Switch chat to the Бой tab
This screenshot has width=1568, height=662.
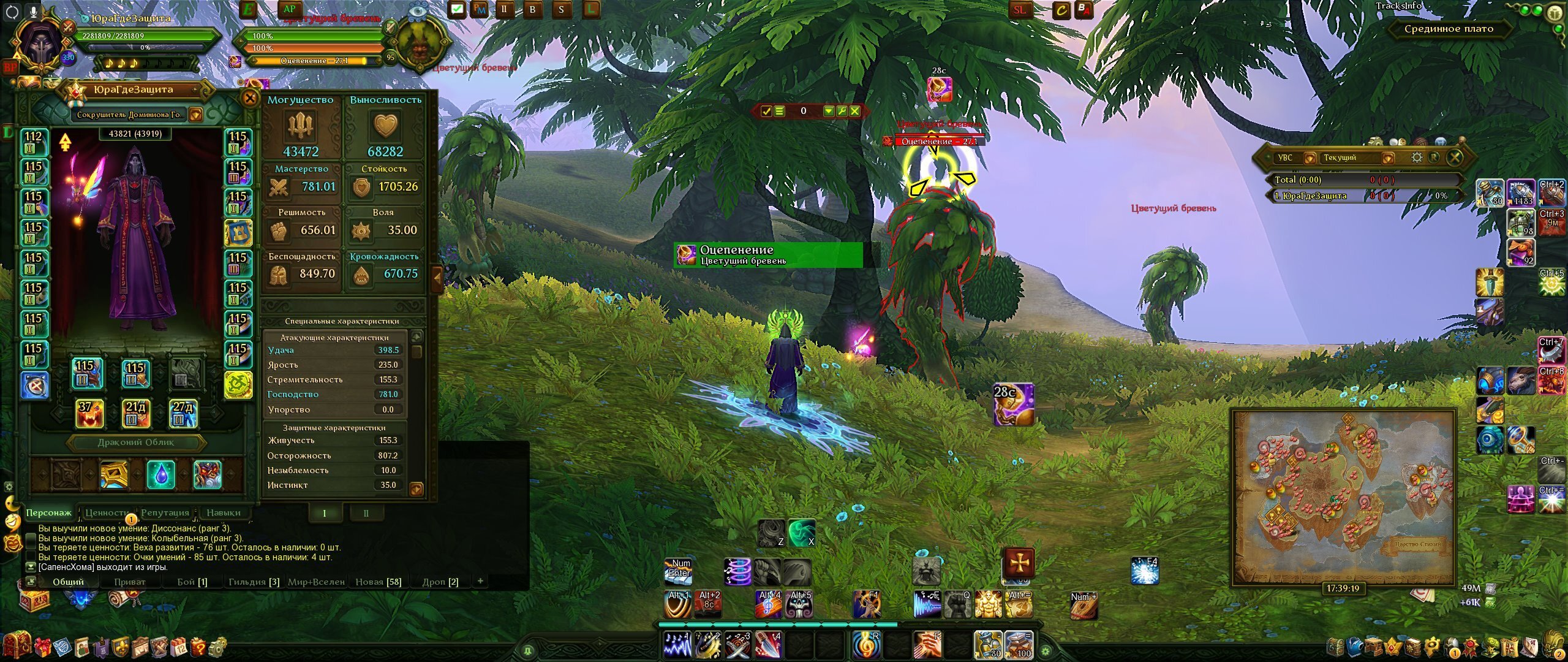[192, 582]
